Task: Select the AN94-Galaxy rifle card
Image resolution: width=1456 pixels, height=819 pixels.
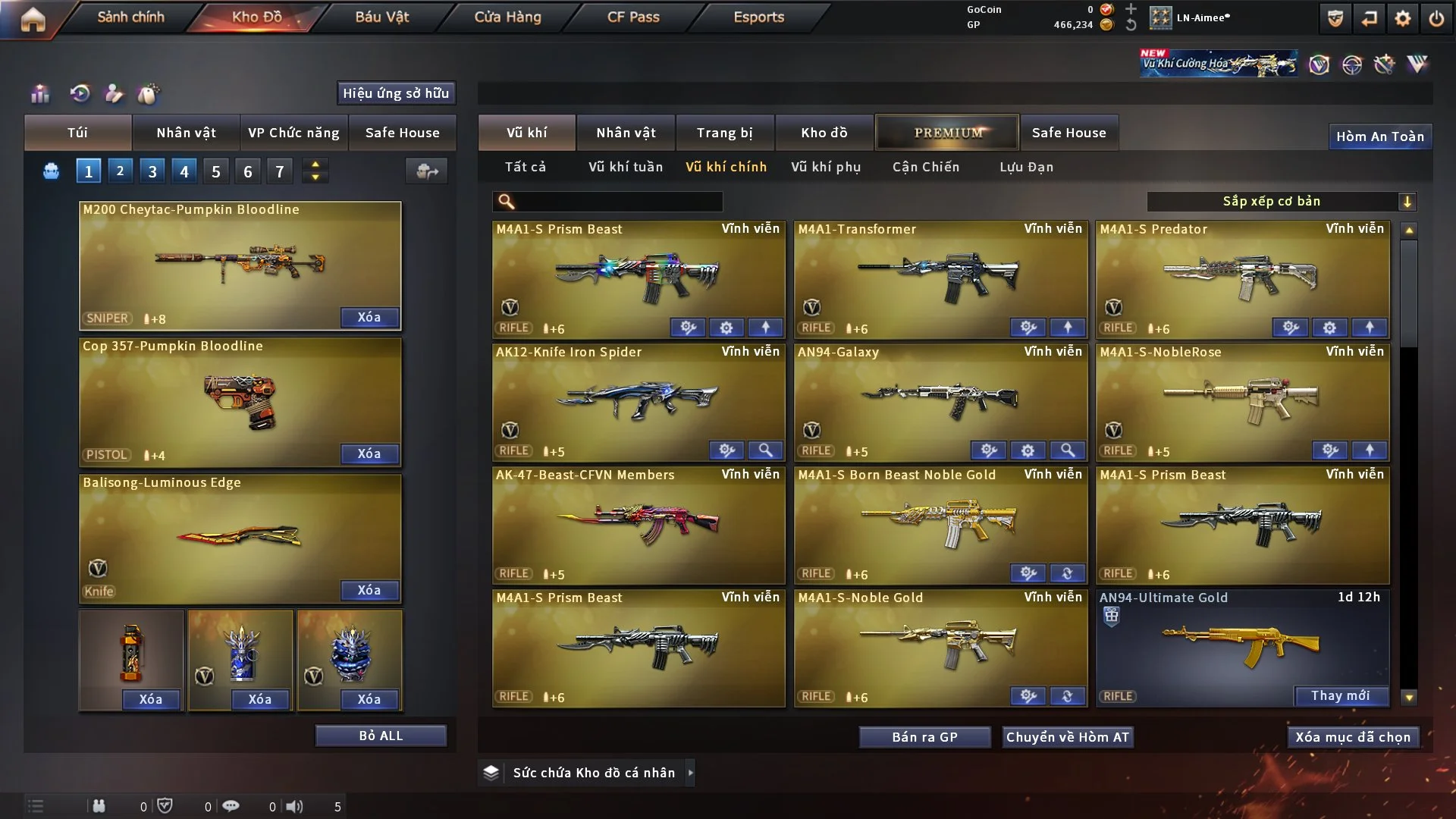Action: point(940,398)
